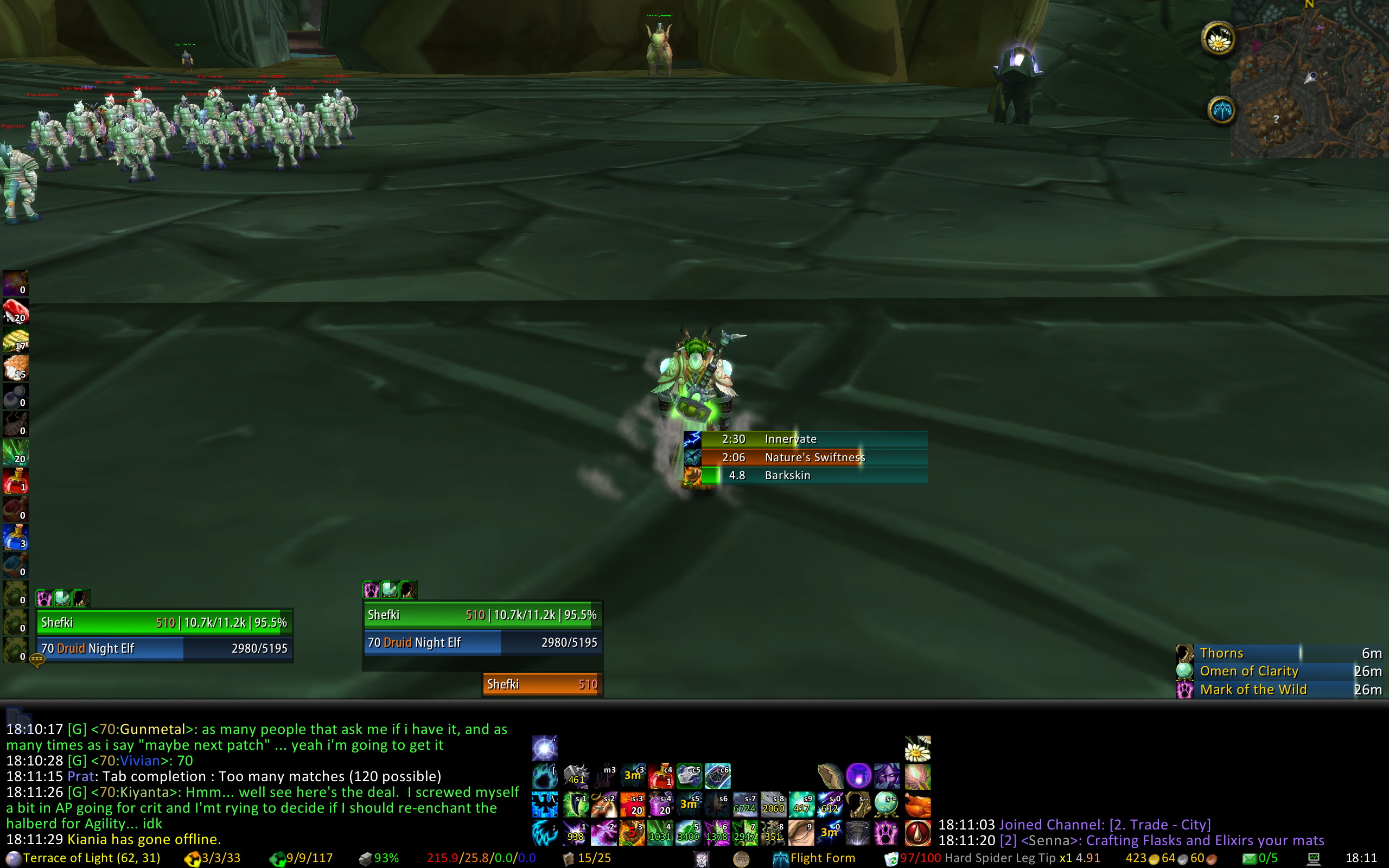This screenshot has height=868, width=1389.
Task: Activate the purple paw print ability
Action: (x=885, y=832)
